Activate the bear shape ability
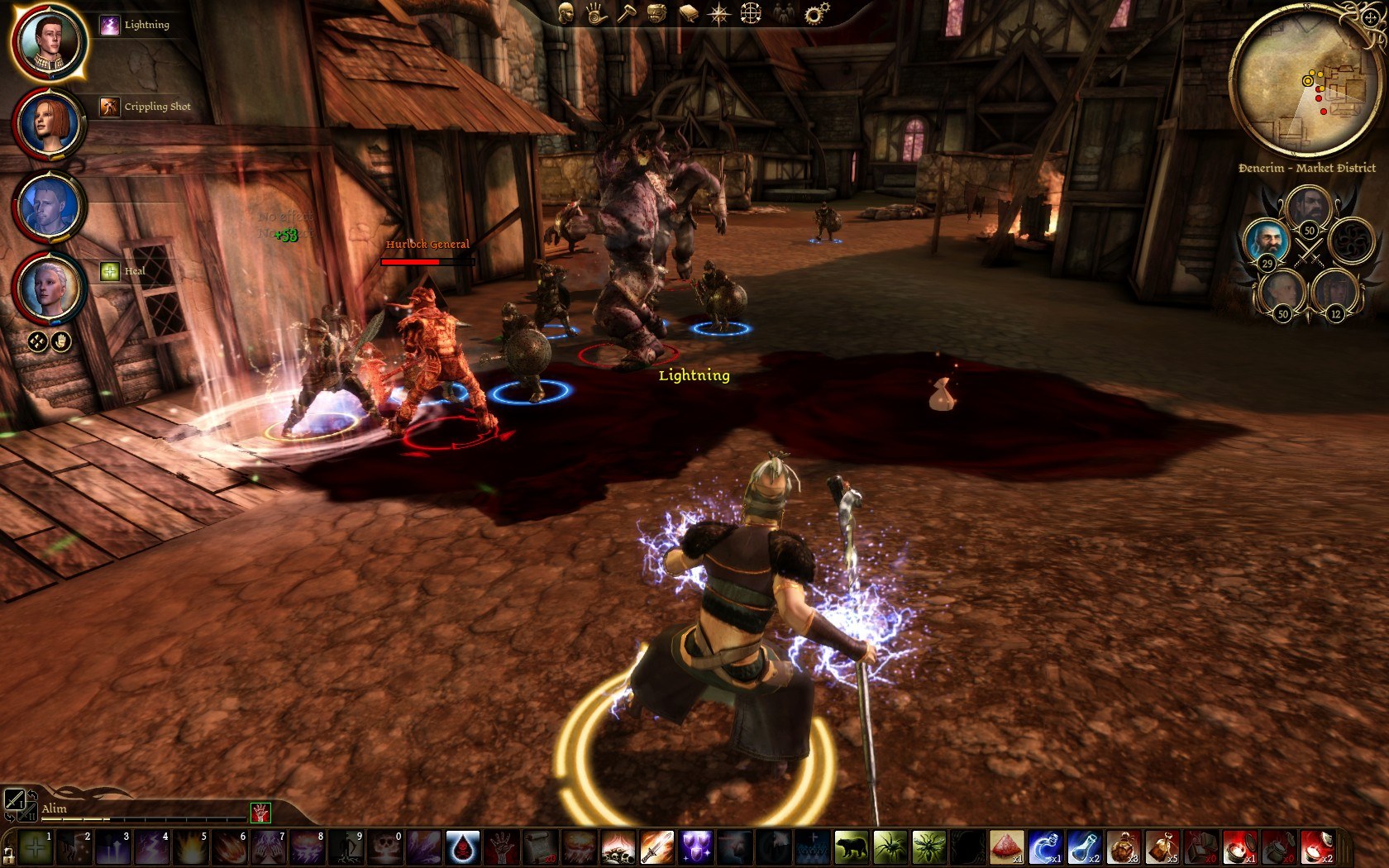 tap(851, 847)
